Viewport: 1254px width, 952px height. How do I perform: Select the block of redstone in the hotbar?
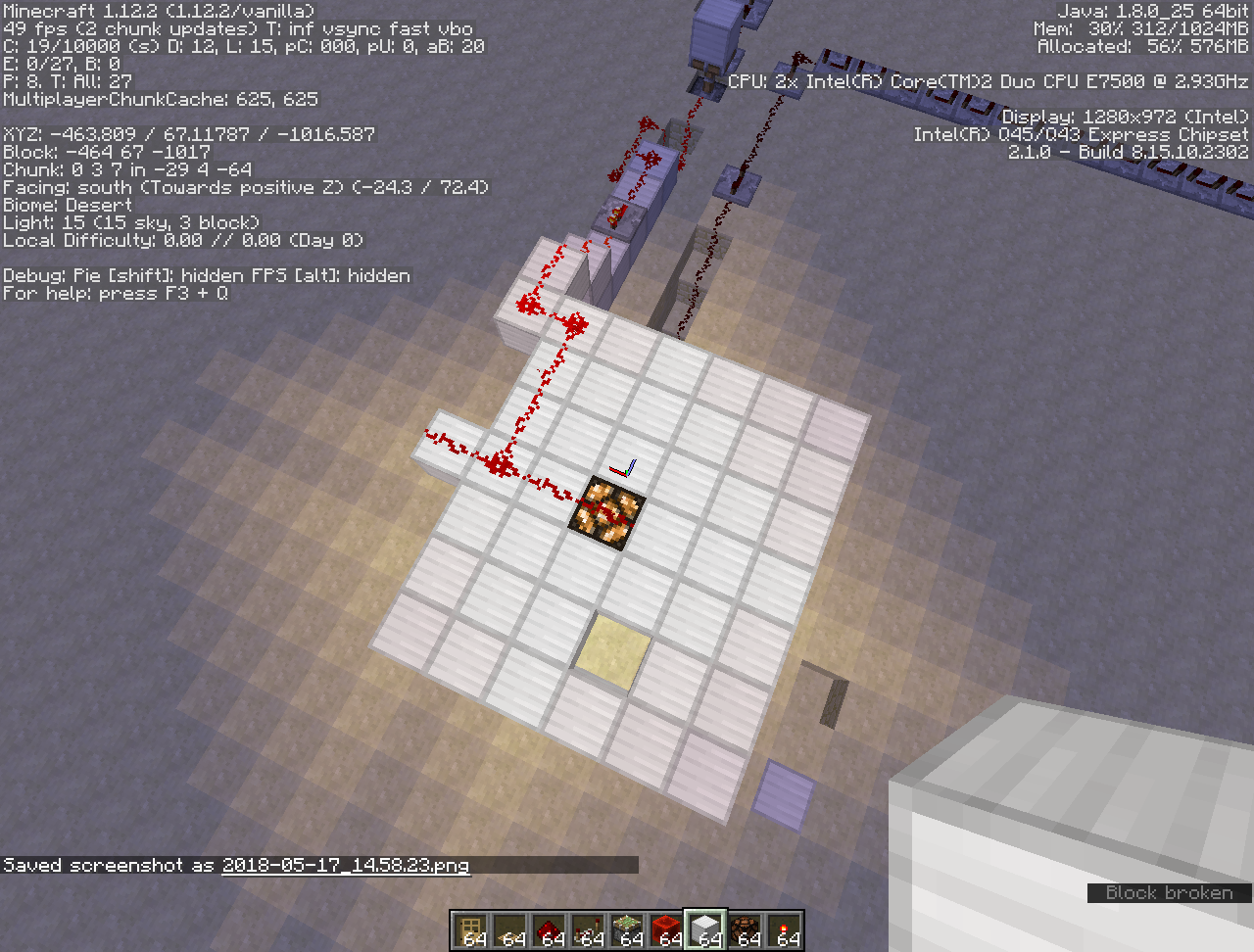(x=667, y=930)
